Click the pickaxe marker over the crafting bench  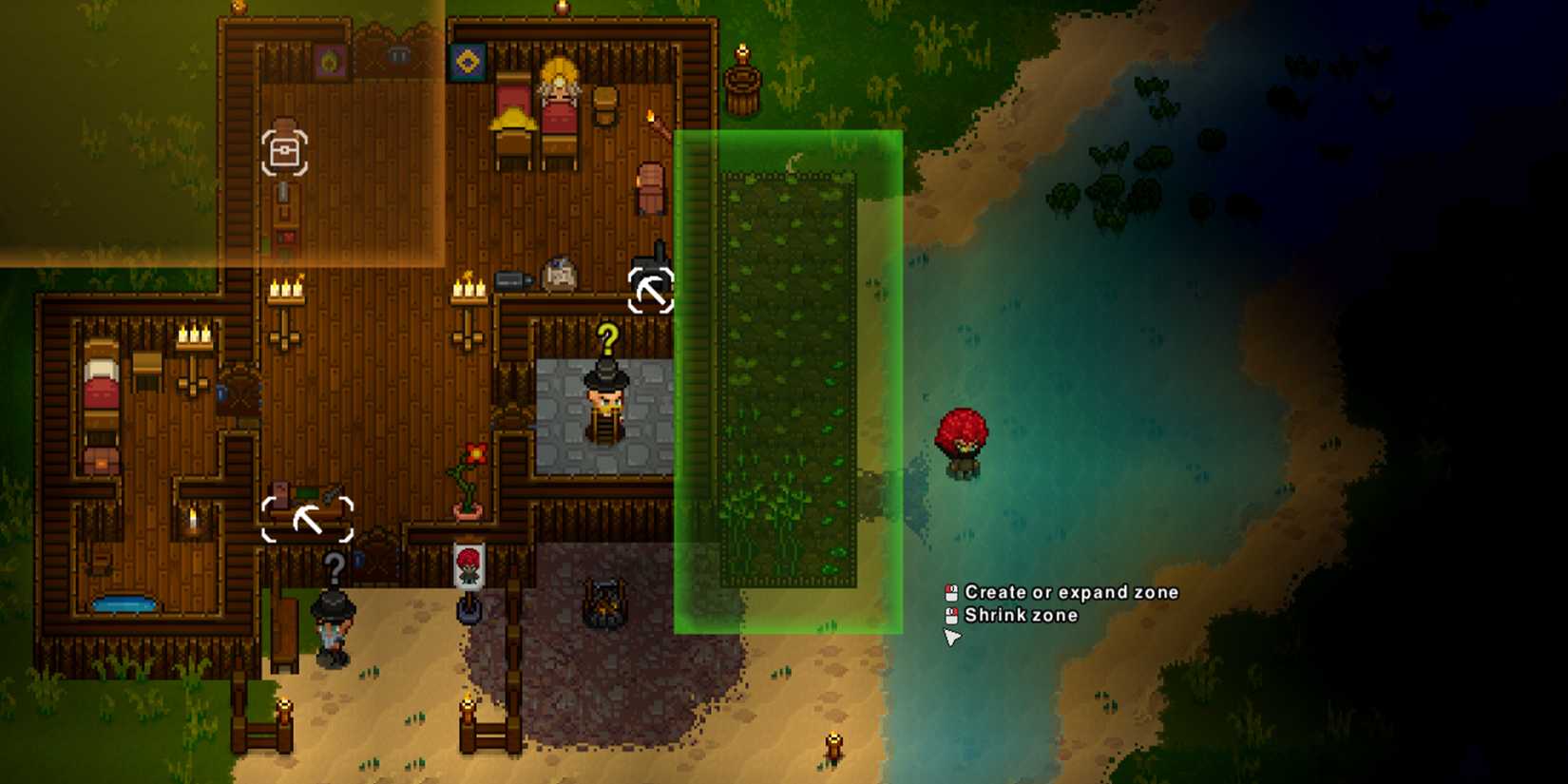pyautogui.click(x=307, y=521)
